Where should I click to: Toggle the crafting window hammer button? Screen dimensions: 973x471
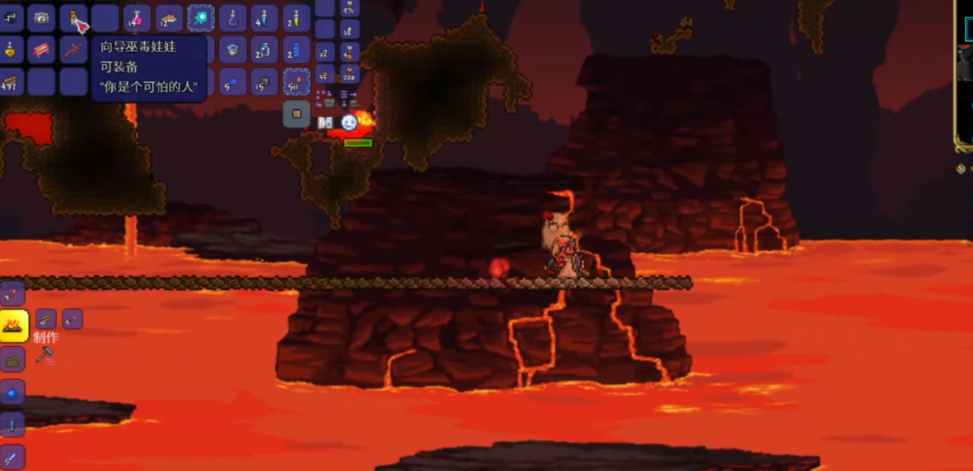[44, 356]
